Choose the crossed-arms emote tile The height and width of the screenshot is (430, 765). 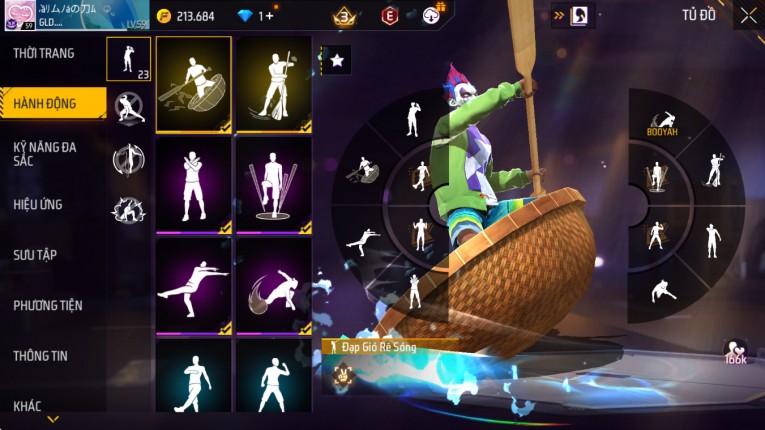(194, 185)
